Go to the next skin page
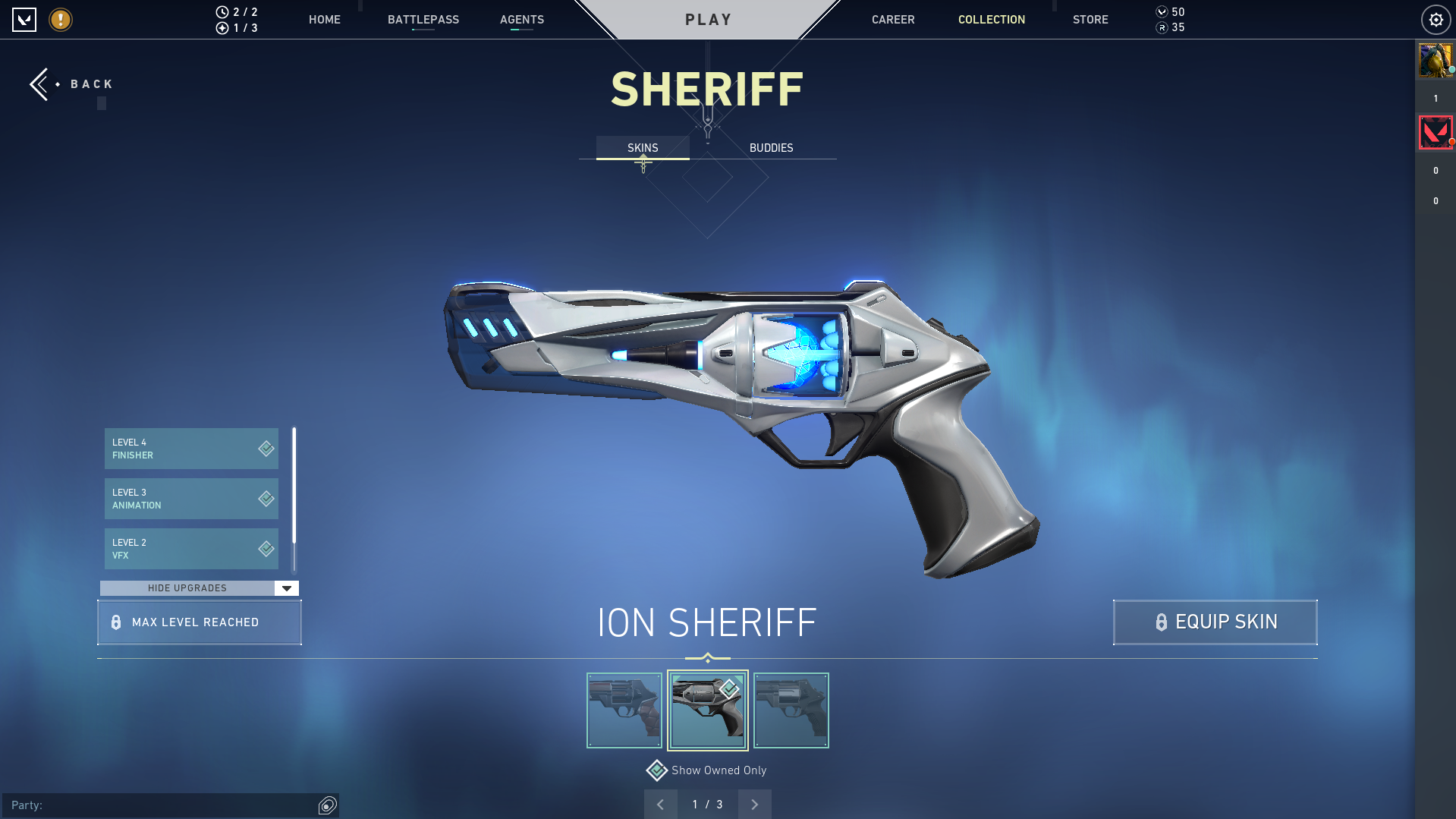Screen dimensions: 1456x819 754,805
